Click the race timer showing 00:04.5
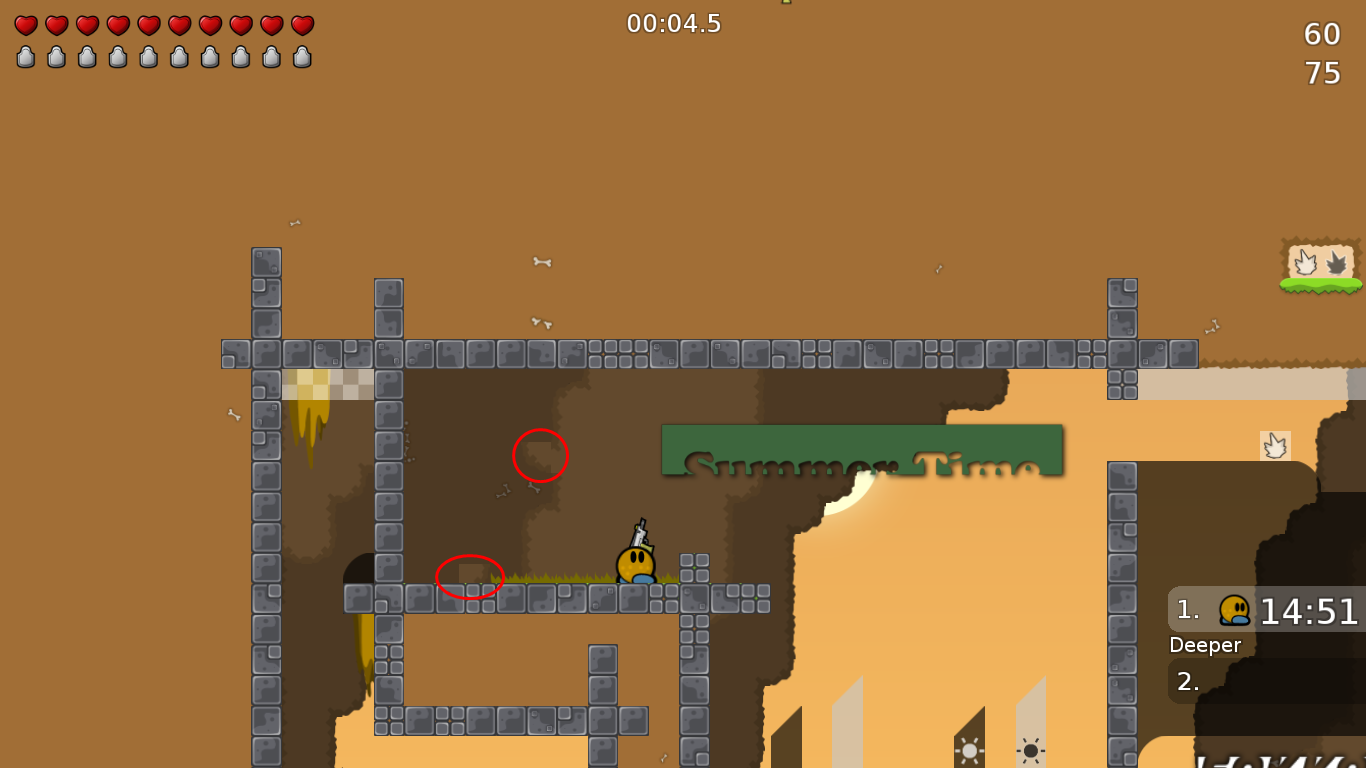 tap(674, 24)
